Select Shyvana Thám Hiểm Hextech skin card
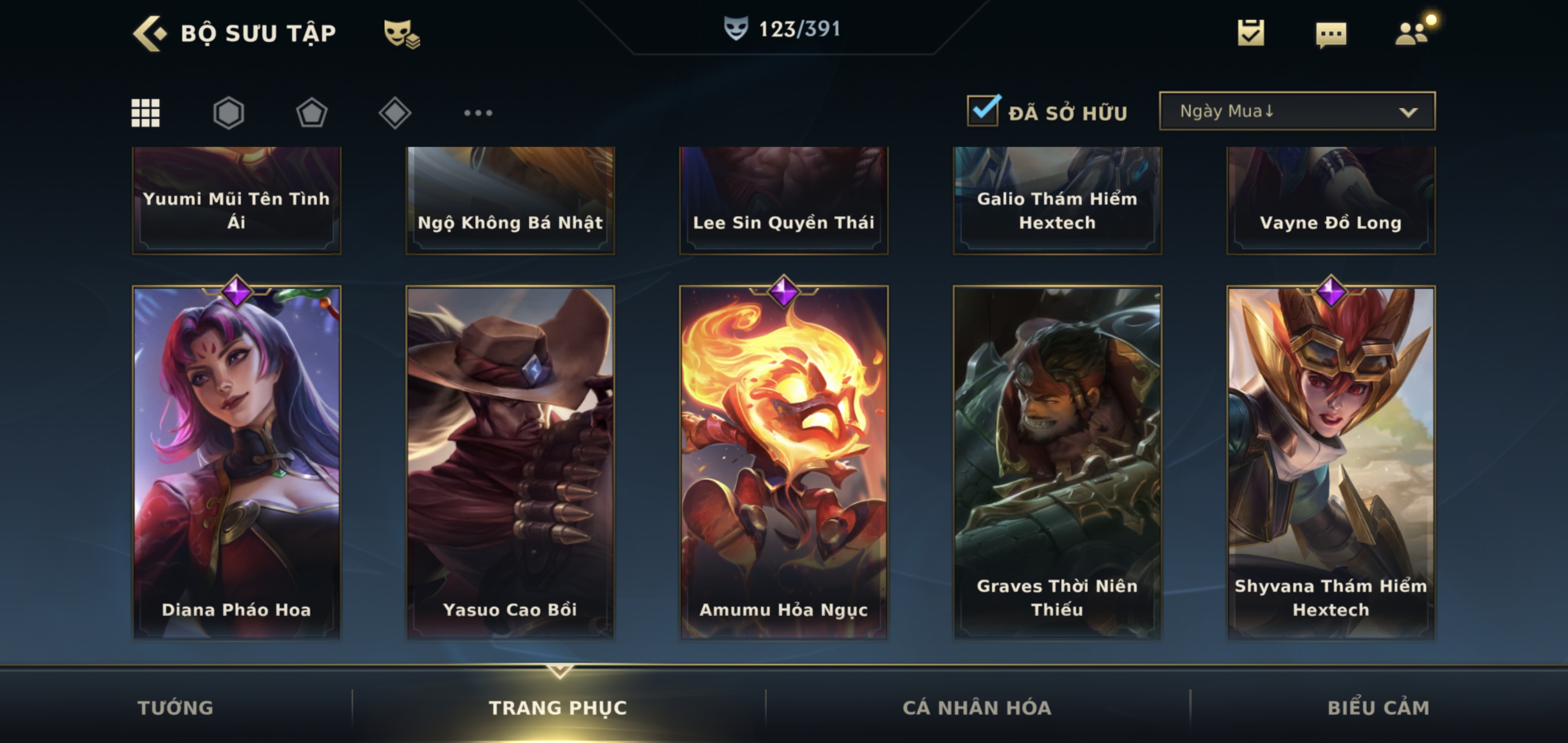Viewport: 1568px width, 743px height. click(1331, 462)
